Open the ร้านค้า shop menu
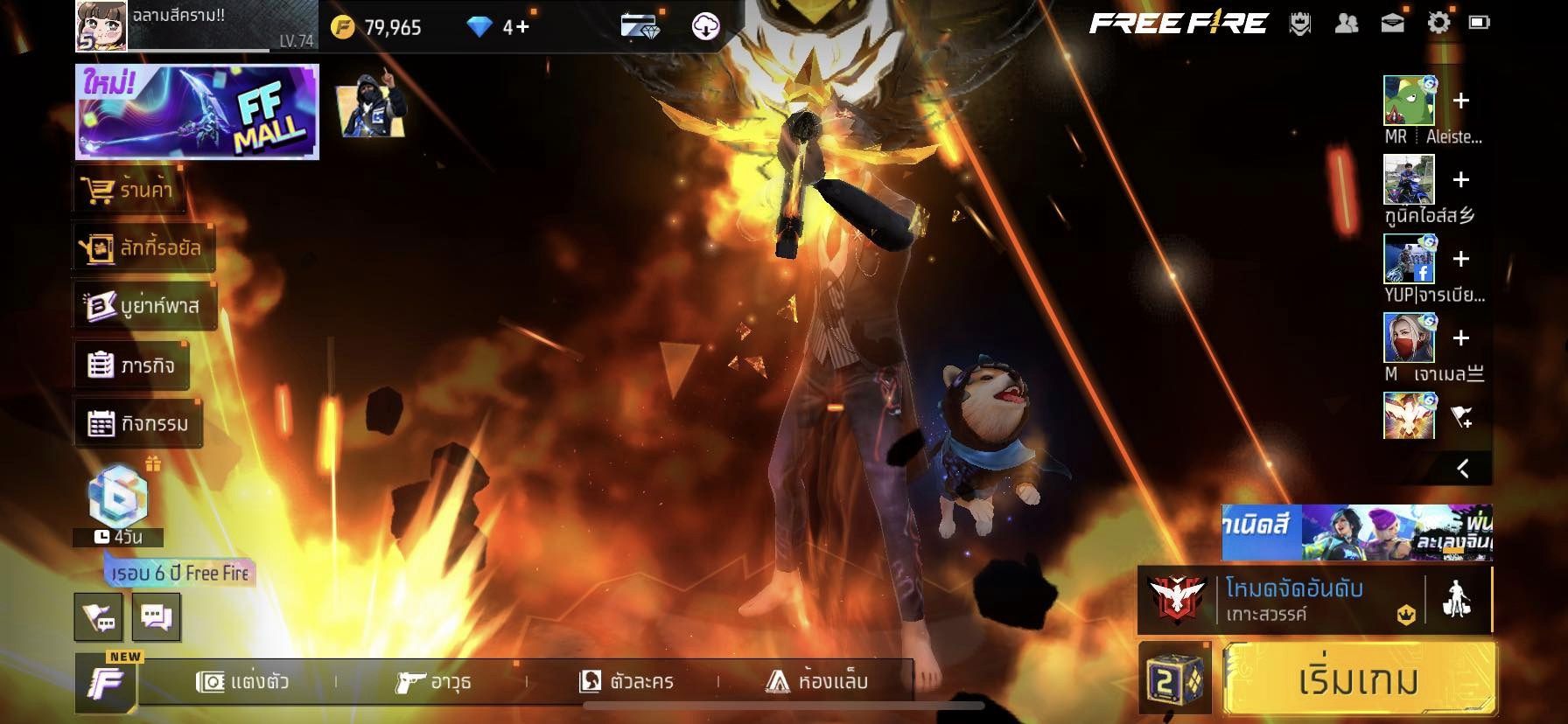The image size is (1568, 724). pyautogui.click(x=129, y=190)
